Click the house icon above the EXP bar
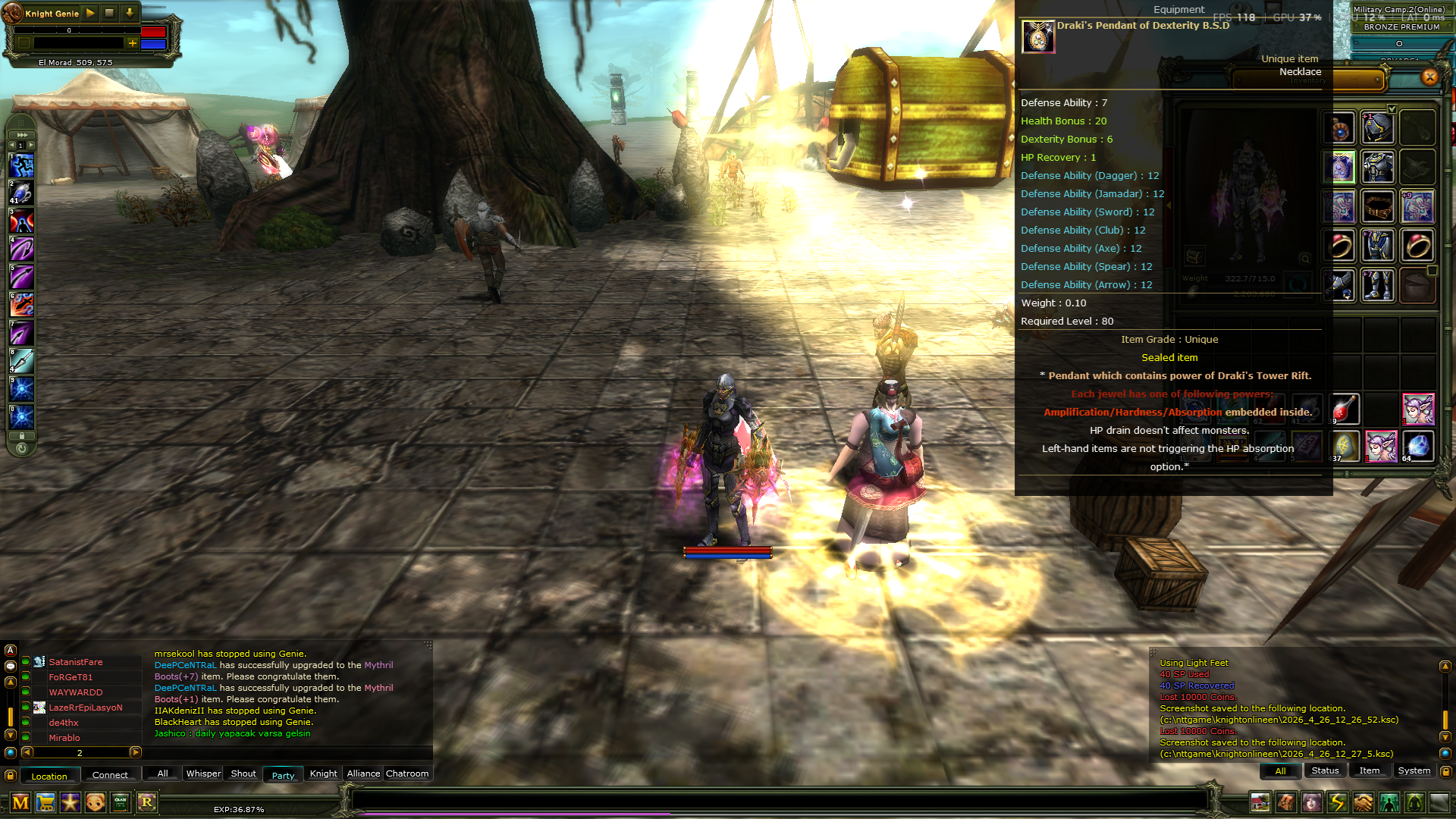 tap(1260, 803)
